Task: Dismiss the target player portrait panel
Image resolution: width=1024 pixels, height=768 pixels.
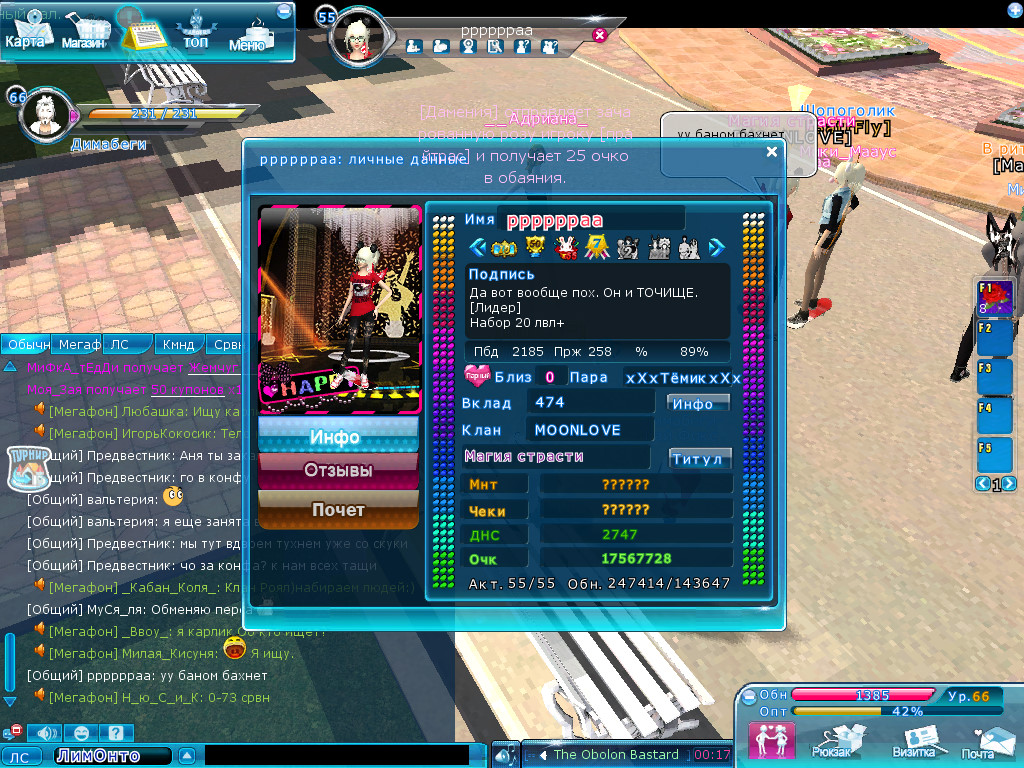Action: click(x=600, y=35)
